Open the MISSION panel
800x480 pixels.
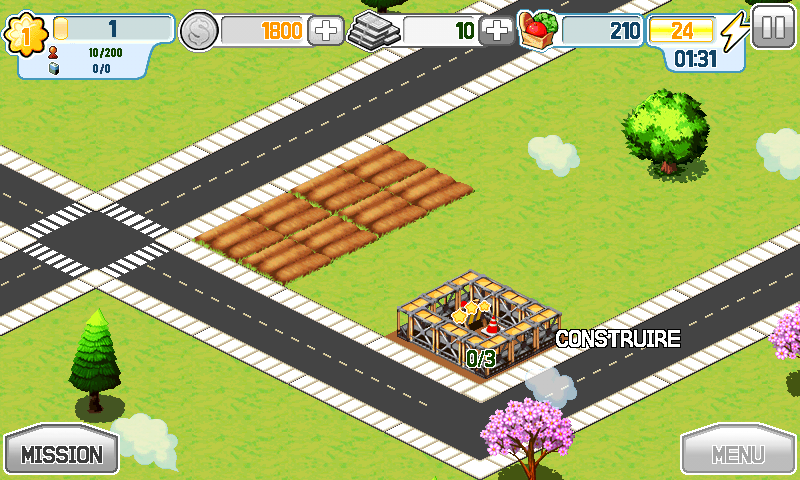point(61,454)
